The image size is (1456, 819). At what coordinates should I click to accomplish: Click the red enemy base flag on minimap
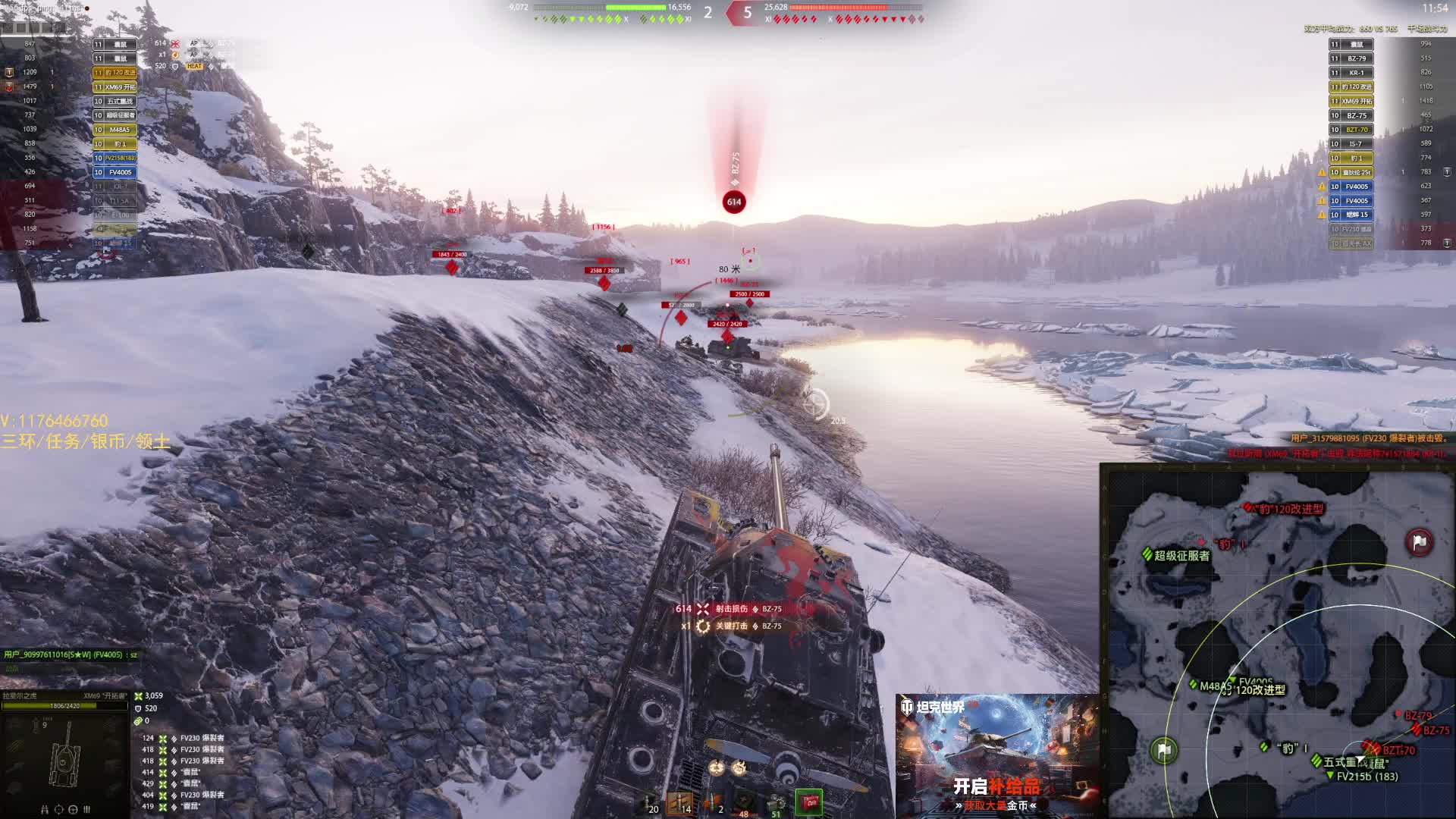(x=1419, y=541)
